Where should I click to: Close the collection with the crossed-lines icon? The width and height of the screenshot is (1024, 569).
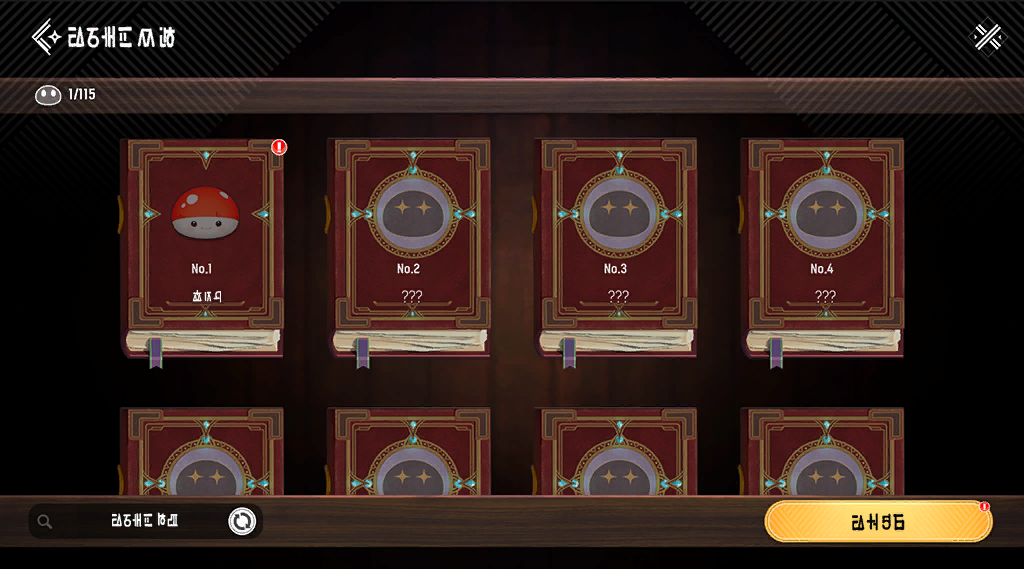click(x=988, y=37)
